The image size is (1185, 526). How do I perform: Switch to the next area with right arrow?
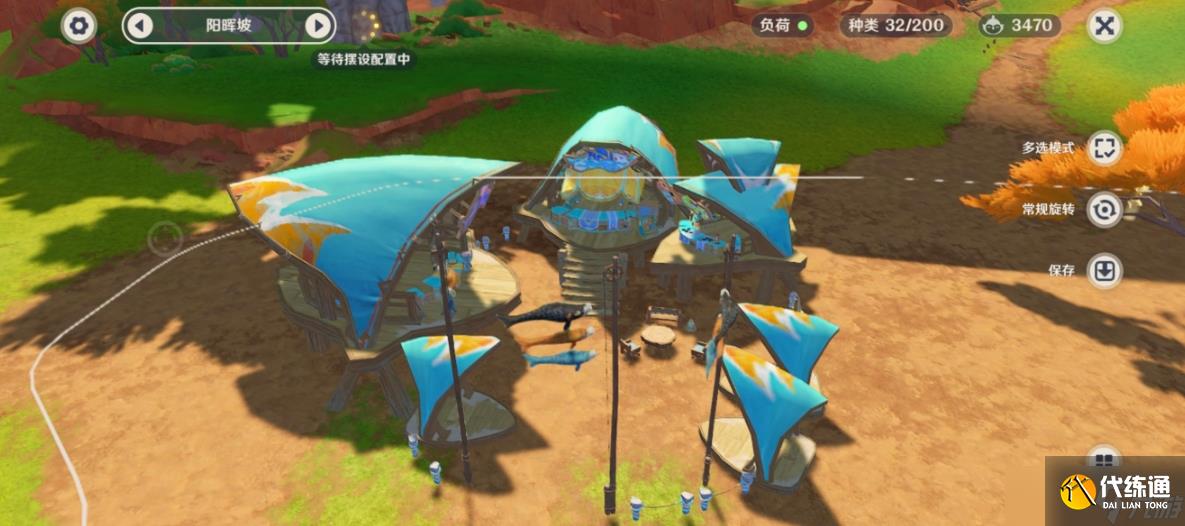click(318, 25)
